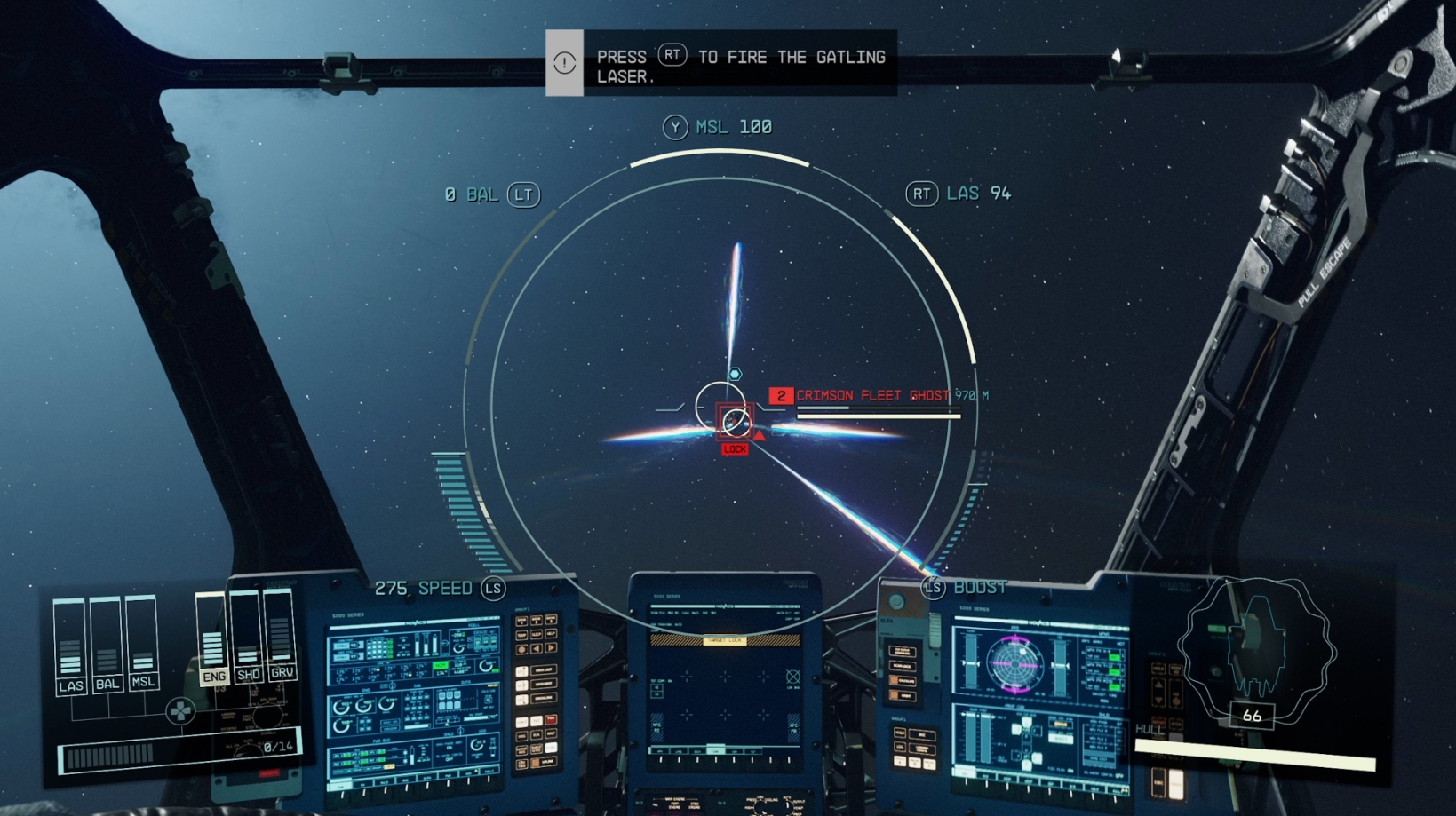The height and width of the screenshot is (816, 1456).
Task: Toggle the LOCK indicator under the target reticle
Action: (735, 449)
